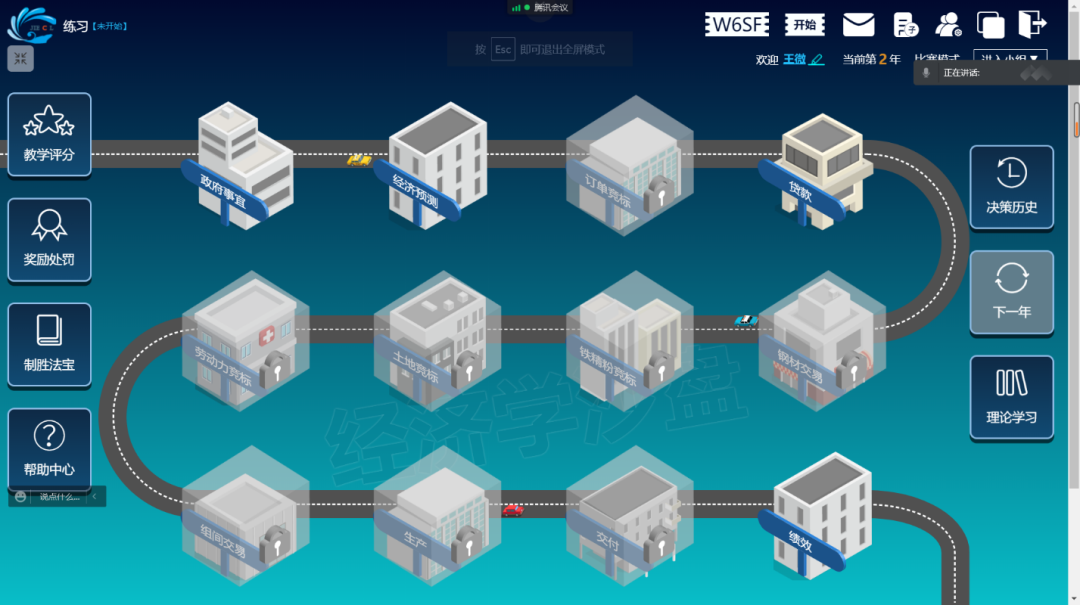Exit fullscreen with the collapse arrows button
The height and width of the screenshot is (605, 1080).
tap(20, 59)
